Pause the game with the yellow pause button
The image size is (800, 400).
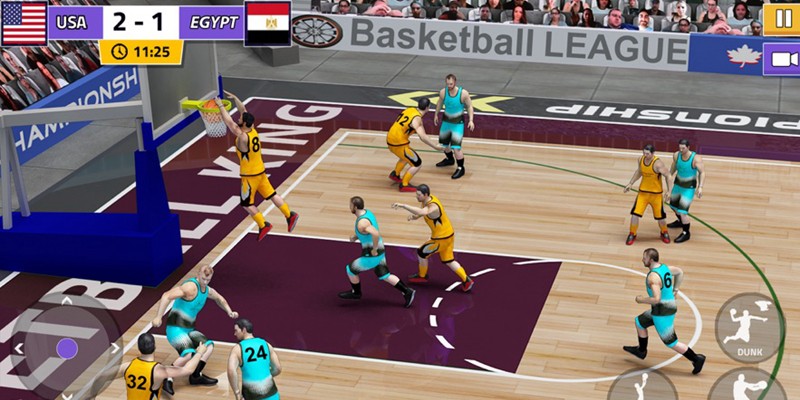click(x=780, y=17)
